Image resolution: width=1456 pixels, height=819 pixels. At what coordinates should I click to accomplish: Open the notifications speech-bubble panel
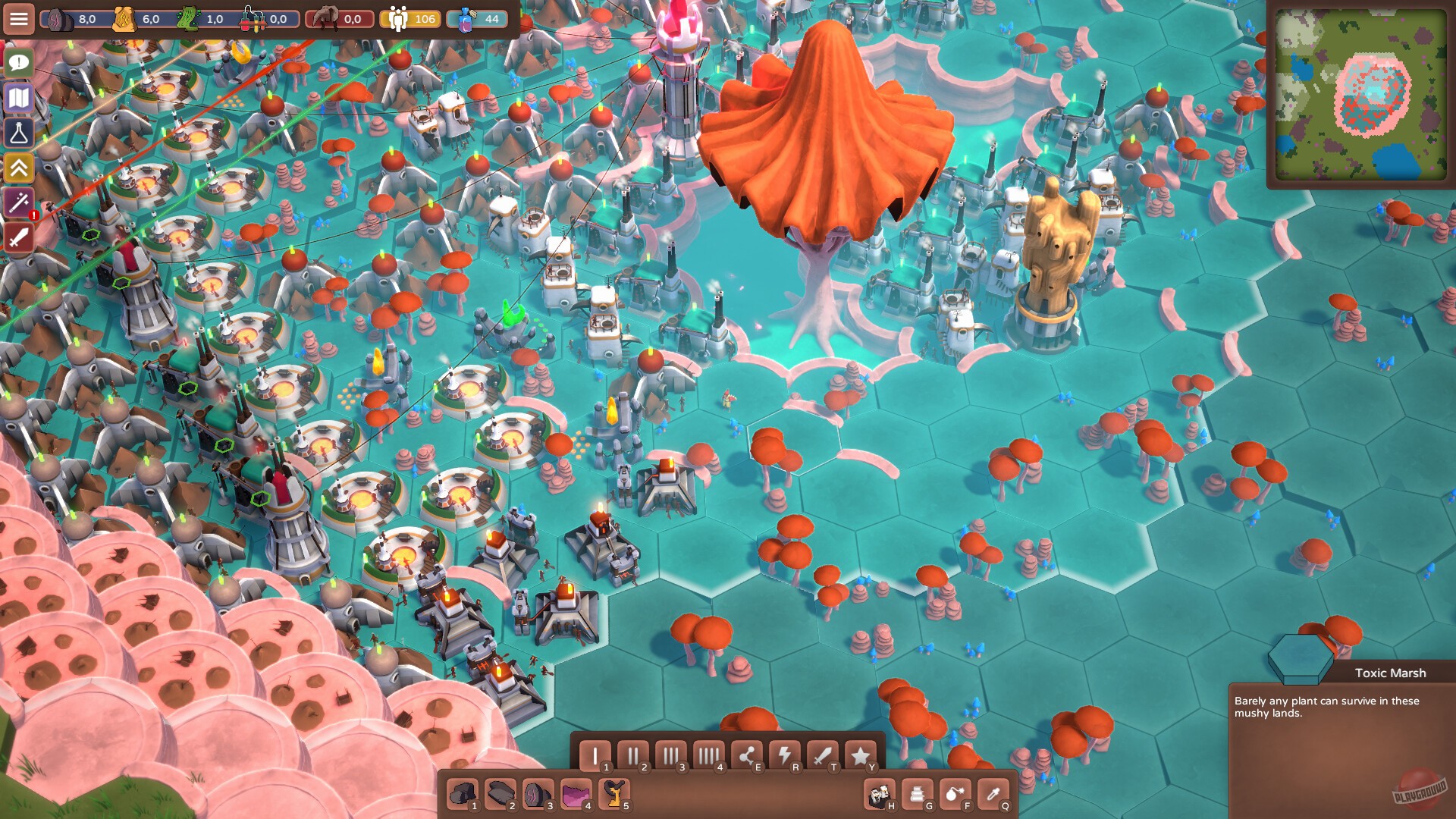(19, 64)
